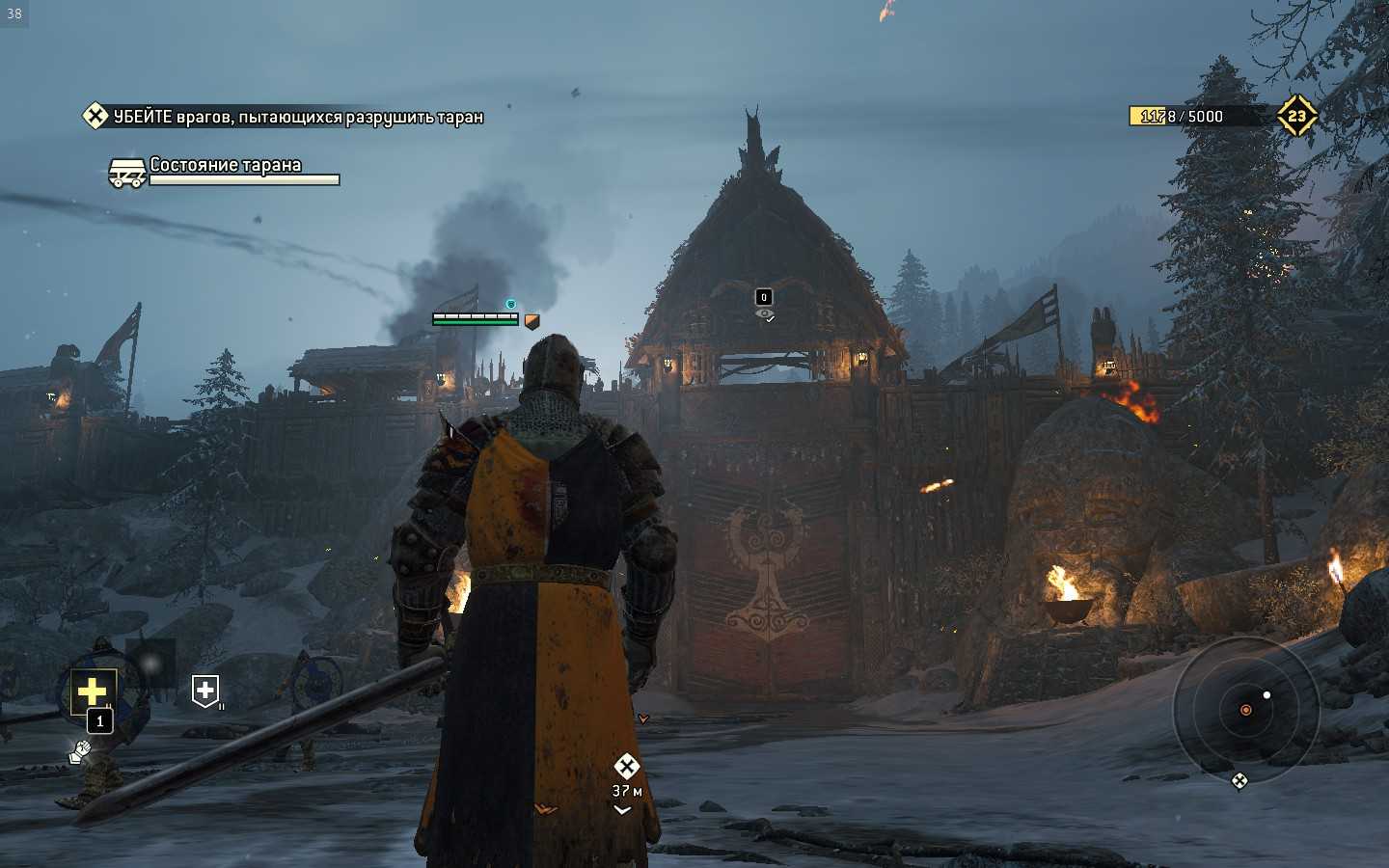This screenshot has width=1389, height=868.
Task: Click the white fist icon
Action: click(79, 750)
